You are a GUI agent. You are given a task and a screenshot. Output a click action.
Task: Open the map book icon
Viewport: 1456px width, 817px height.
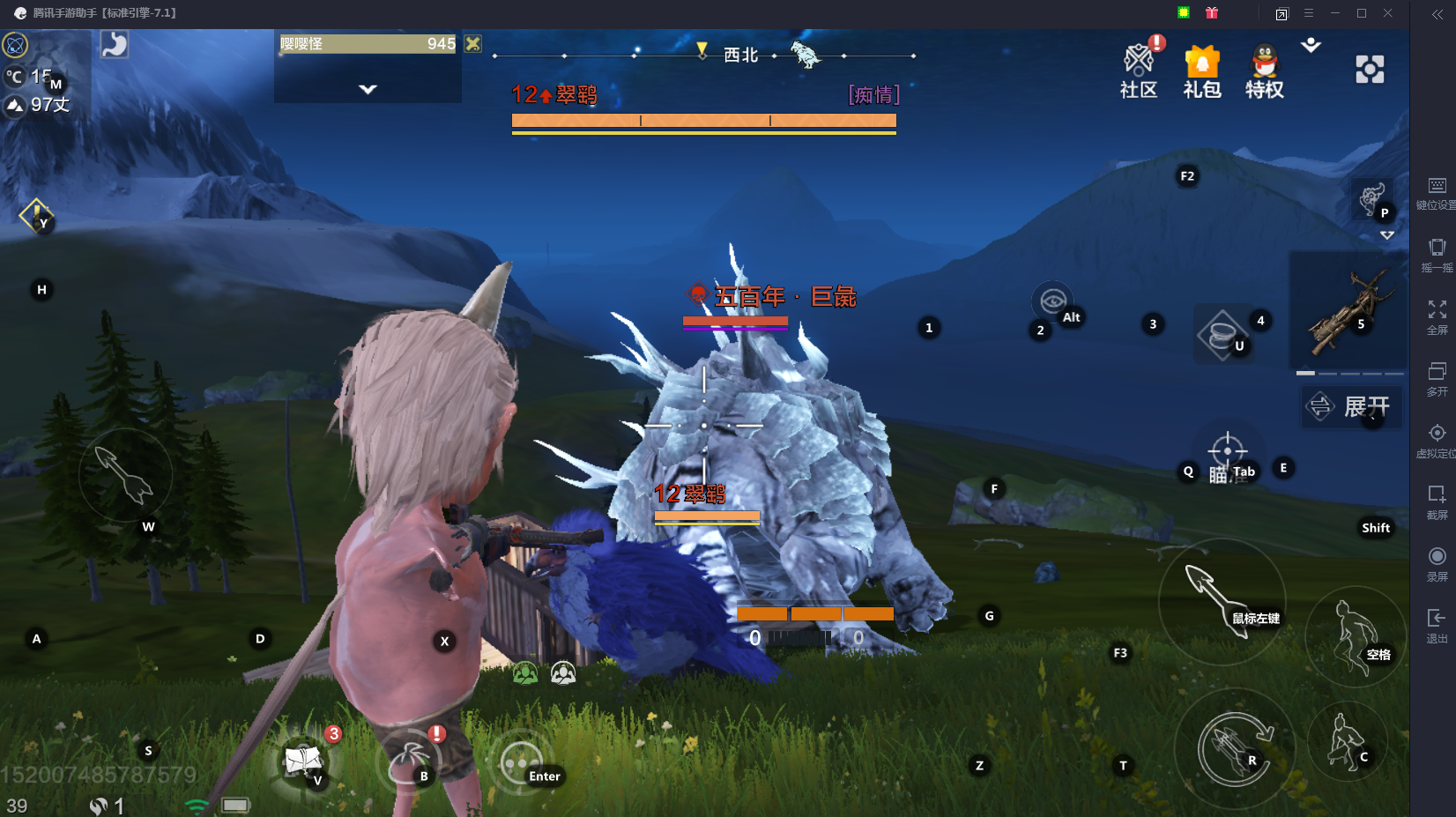(302, 760)
